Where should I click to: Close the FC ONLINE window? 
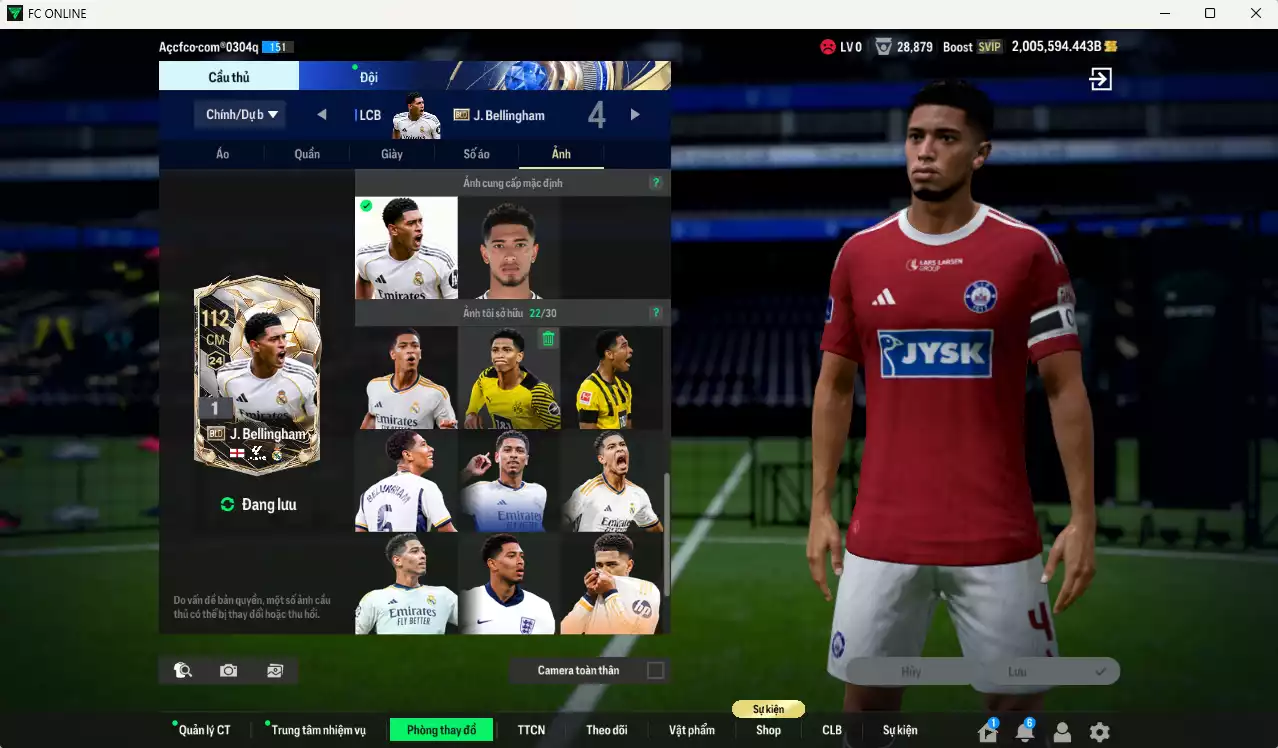[x=1256, y=13]
